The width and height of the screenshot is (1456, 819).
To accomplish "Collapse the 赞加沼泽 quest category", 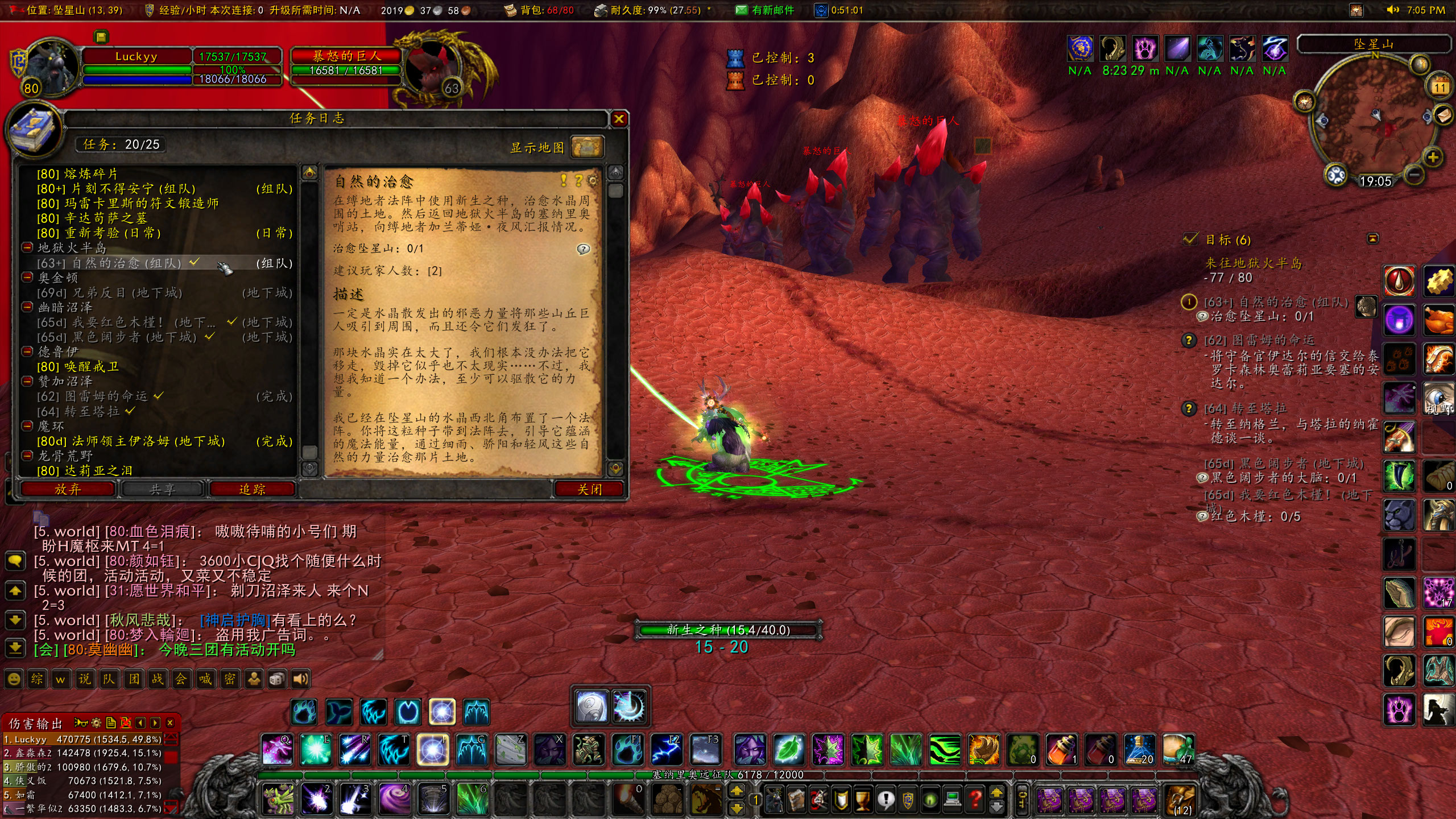I will tap(27, 381).
